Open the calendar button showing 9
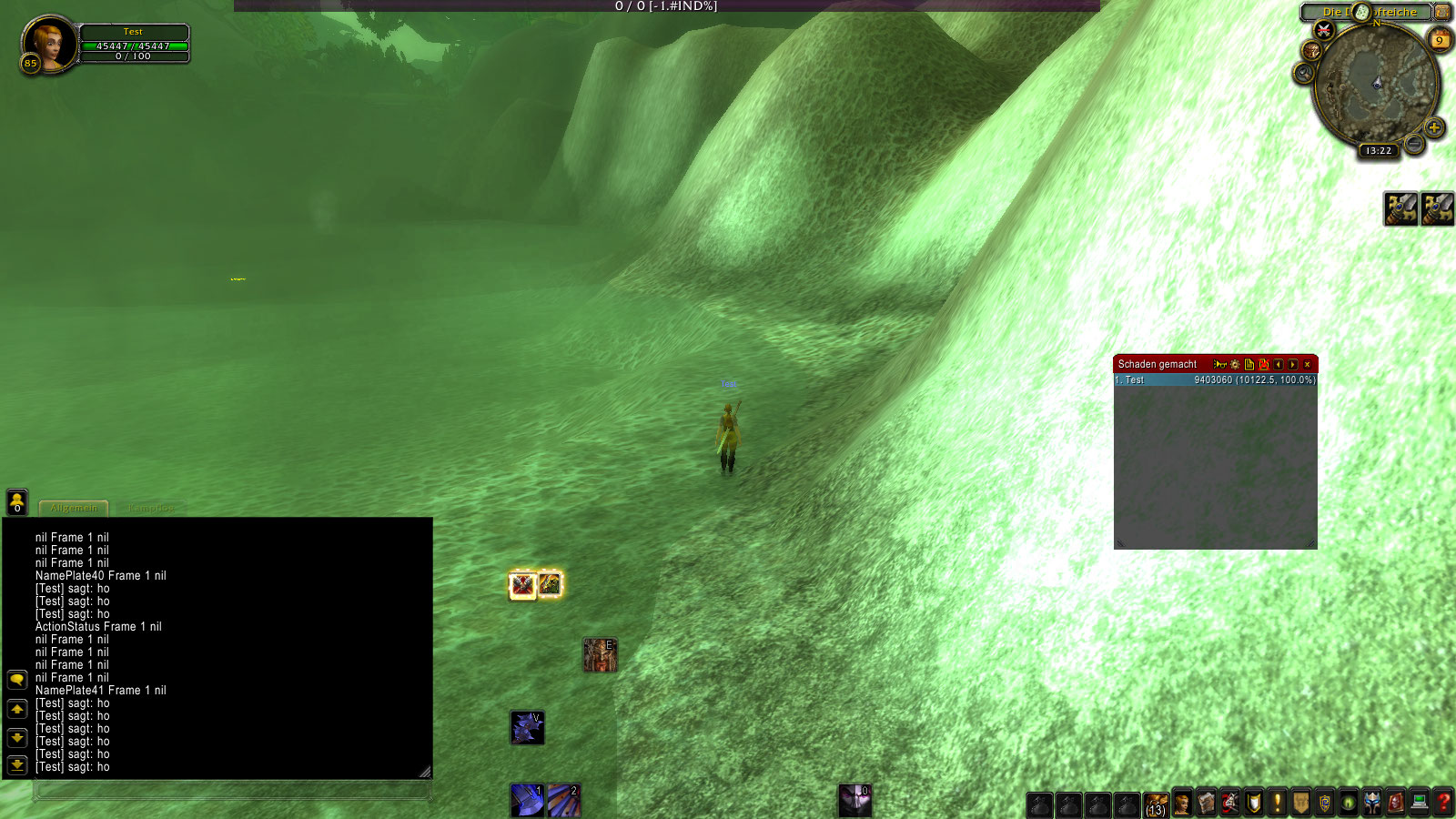The image size is (1456, 819). [1440, 40]
